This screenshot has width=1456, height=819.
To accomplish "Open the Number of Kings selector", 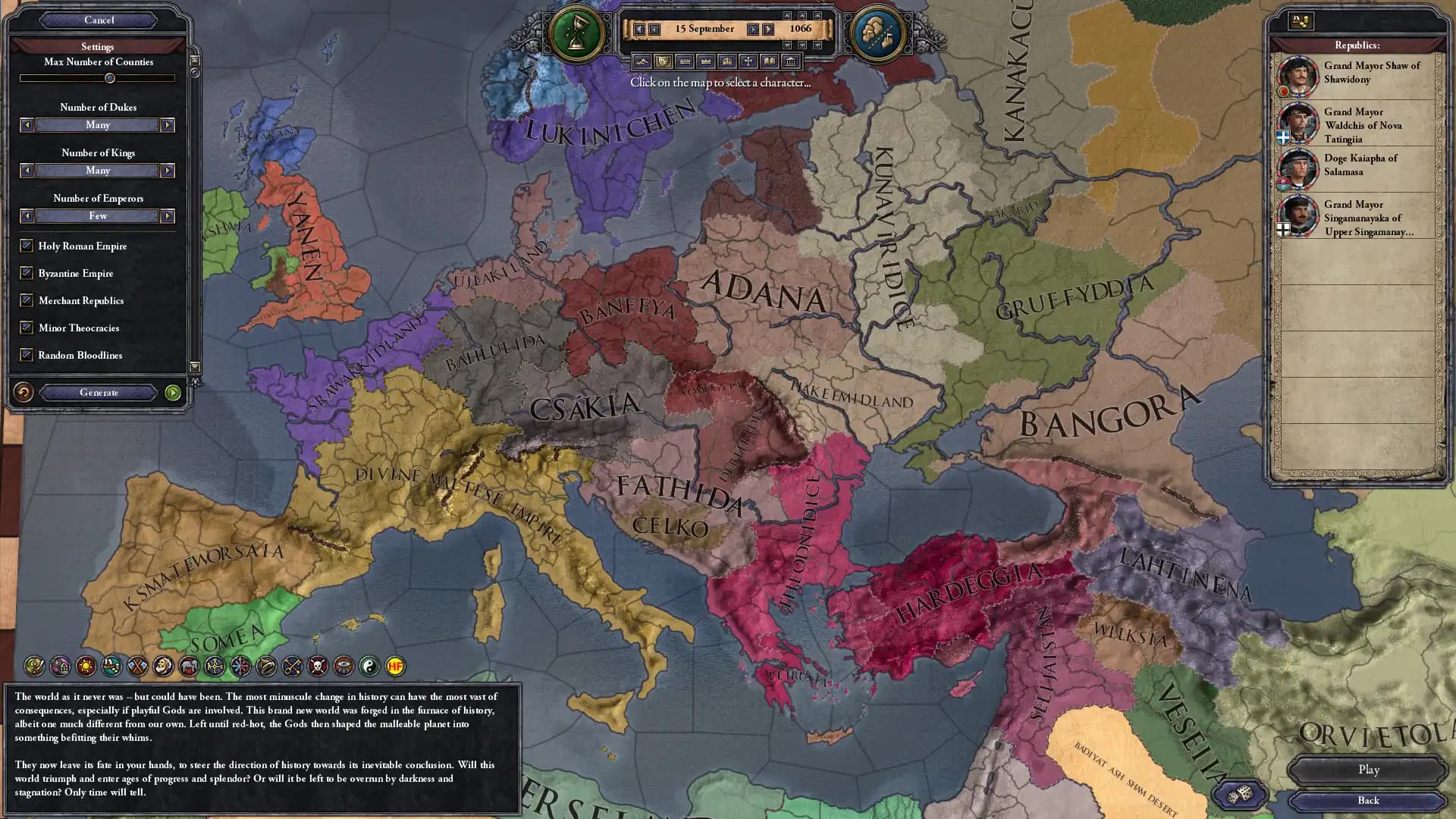I will pyautogui.click(x=97, y=171).
